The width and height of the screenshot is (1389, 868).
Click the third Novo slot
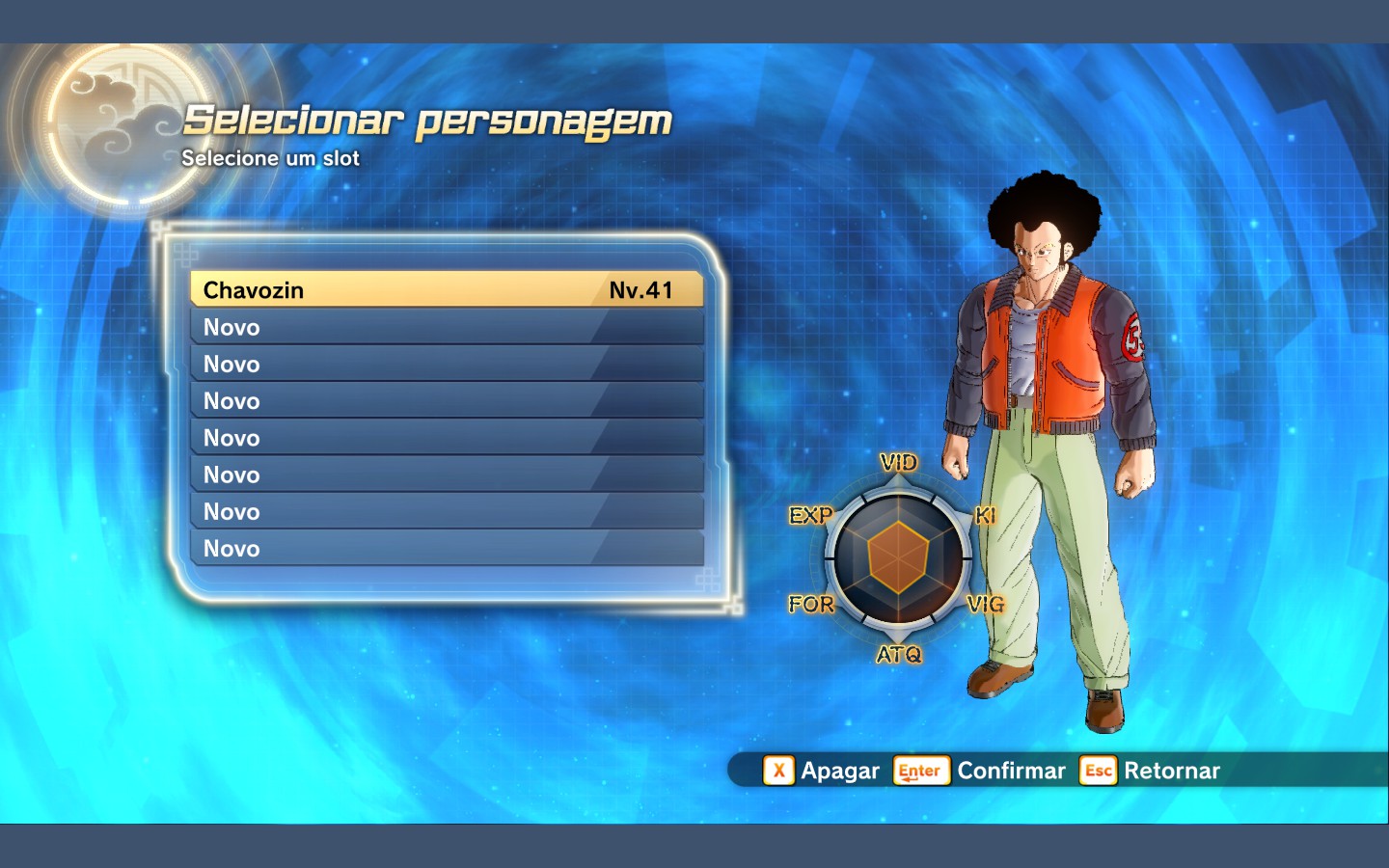(x=444, y=400)
